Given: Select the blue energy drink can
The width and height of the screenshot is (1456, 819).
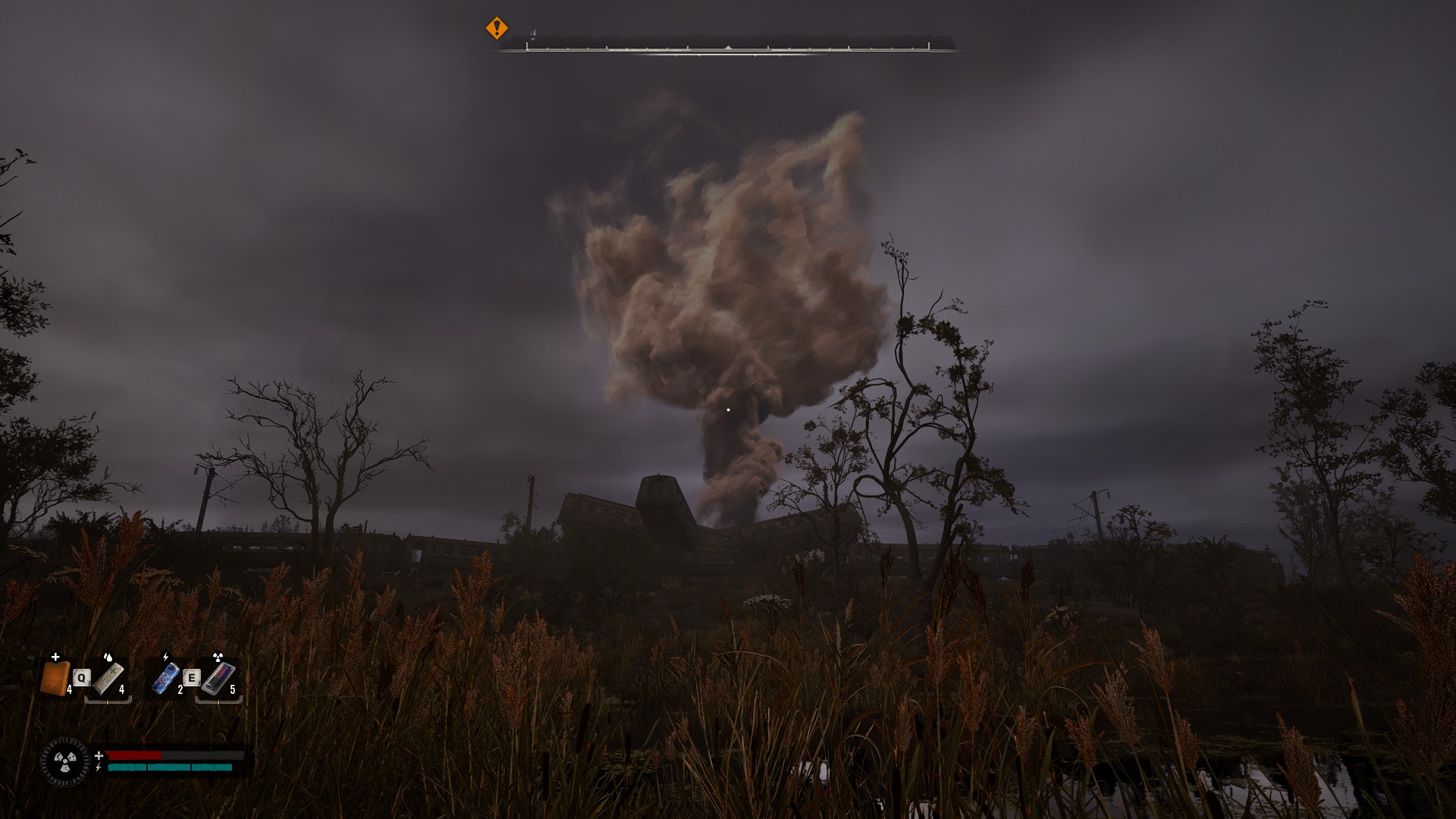Looking at the screenshot, I should pyautogui.click(x=165, y=678).
